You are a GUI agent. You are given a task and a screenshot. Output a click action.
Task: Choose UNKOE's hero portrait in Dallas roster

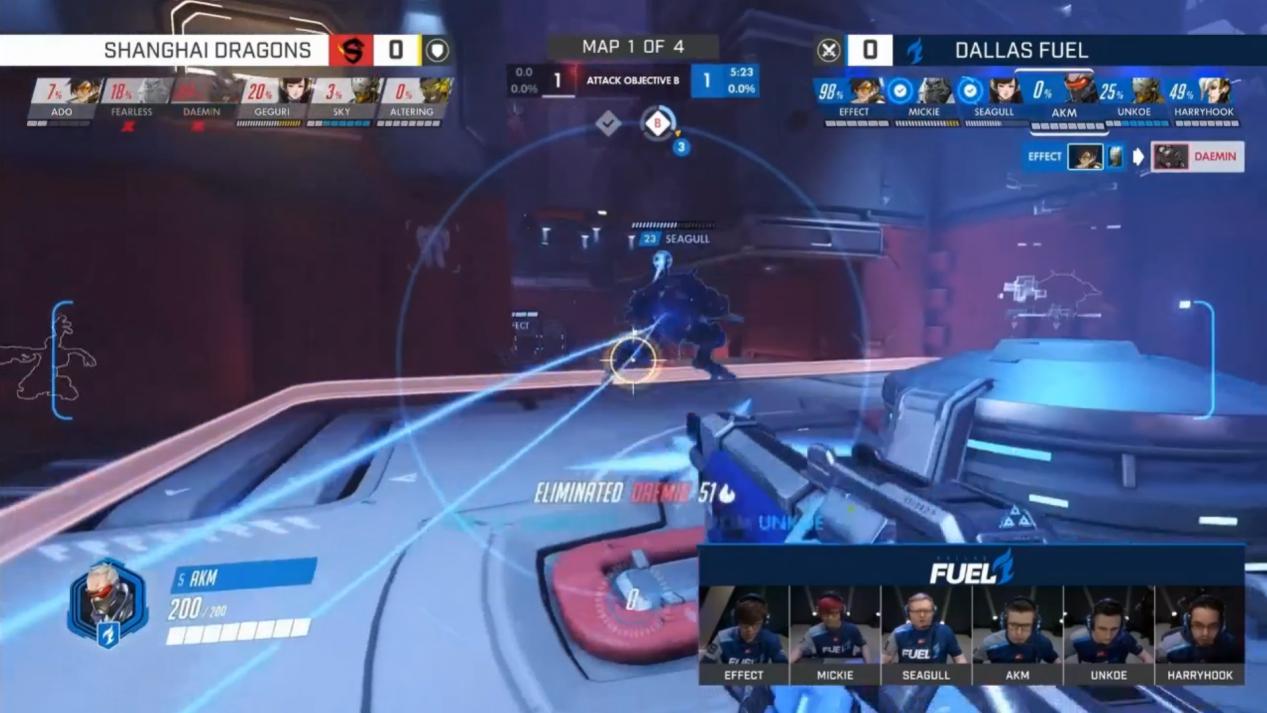click(1146, 92)
